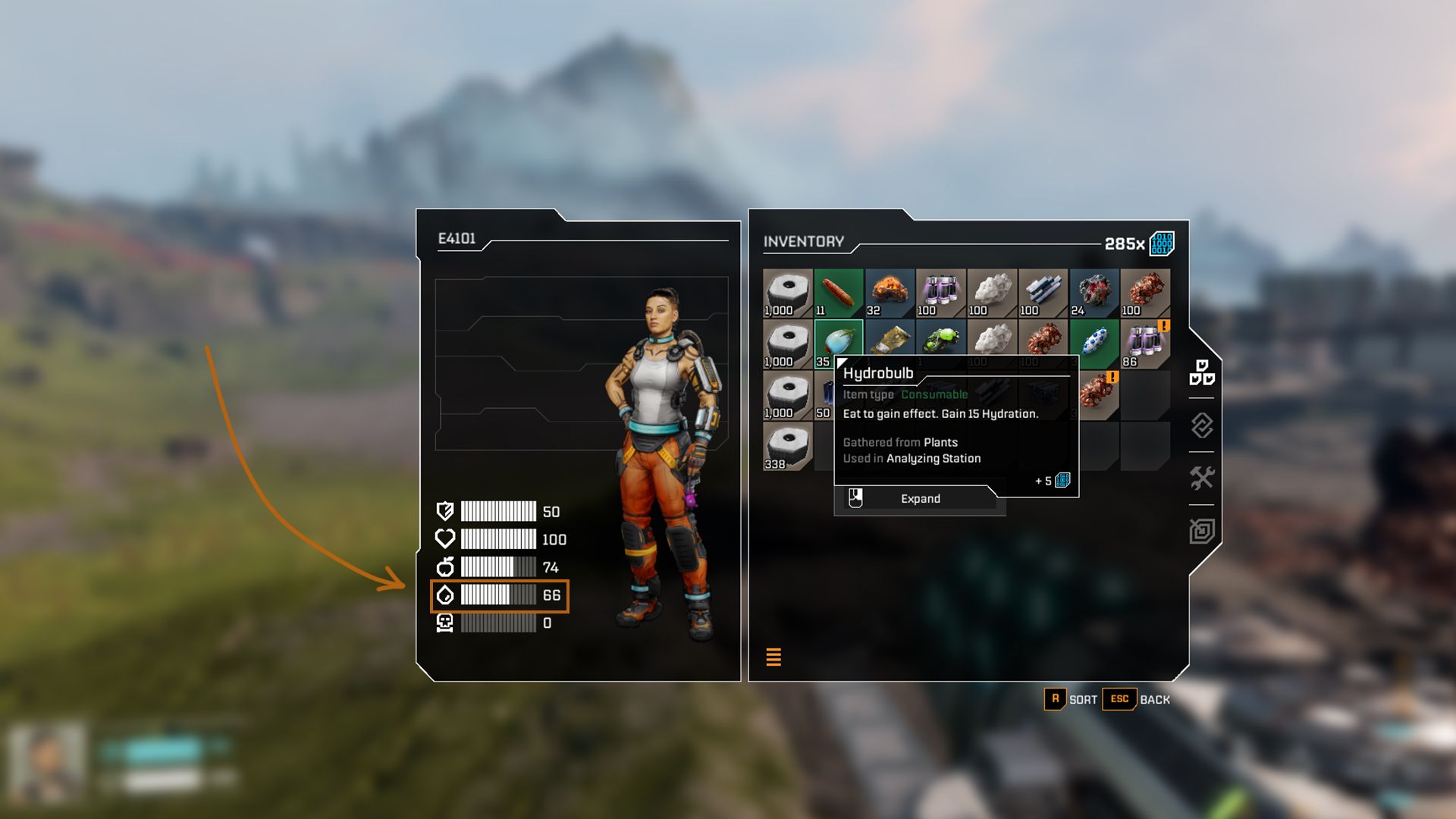This screenshot has height=819, width=1456.
Task: Sort the inventory items
Action: click(1071, 699)
